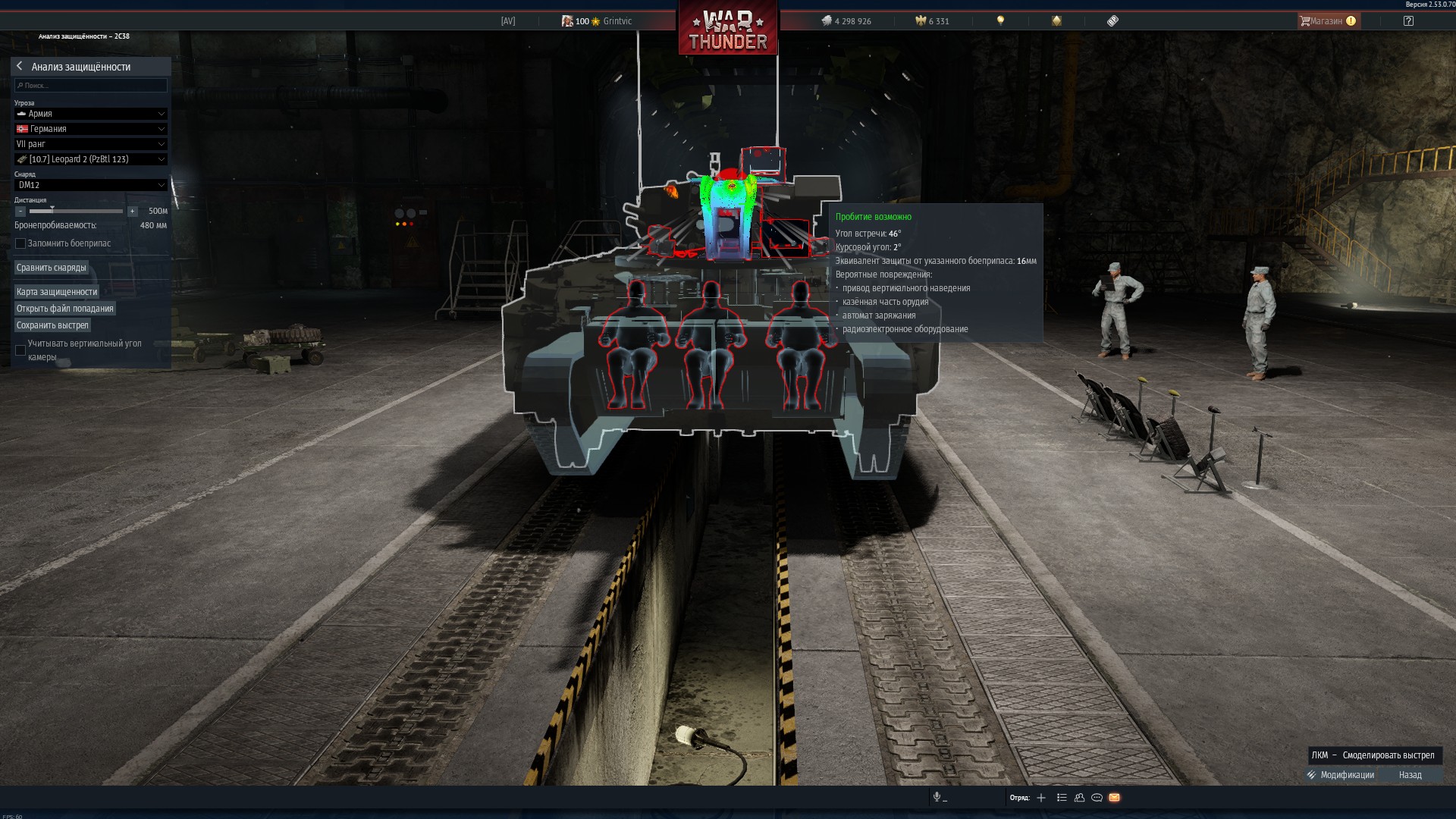Open the Магазин shop
Image resolution: width=1456 pixels, height=819 pixels.
click(x=1328, y=21)
